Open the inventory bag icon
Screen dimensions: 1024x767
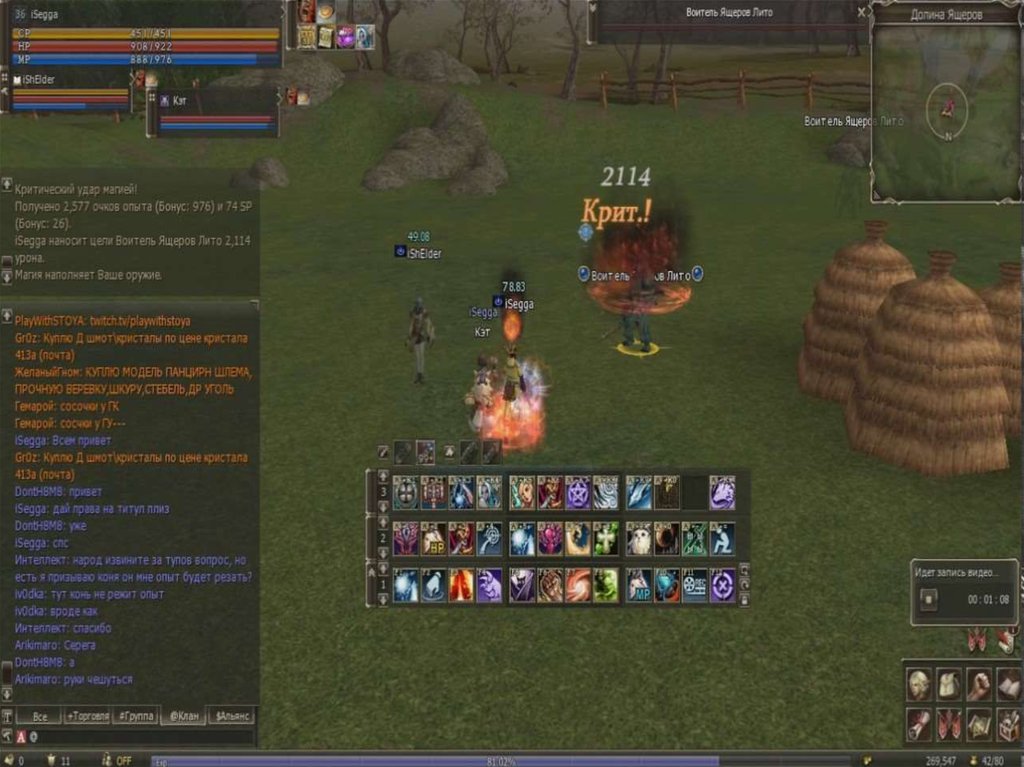tap(949, 684)
